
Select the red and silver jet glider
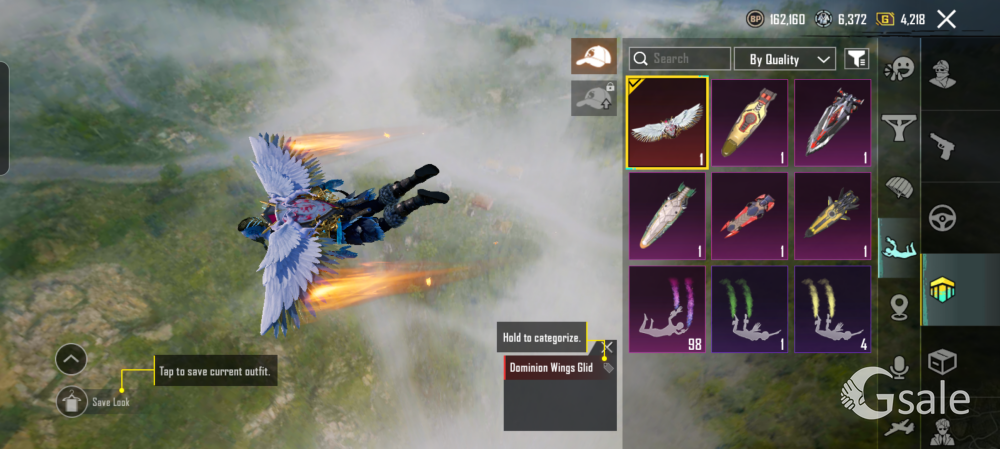[x=832, y=122]
